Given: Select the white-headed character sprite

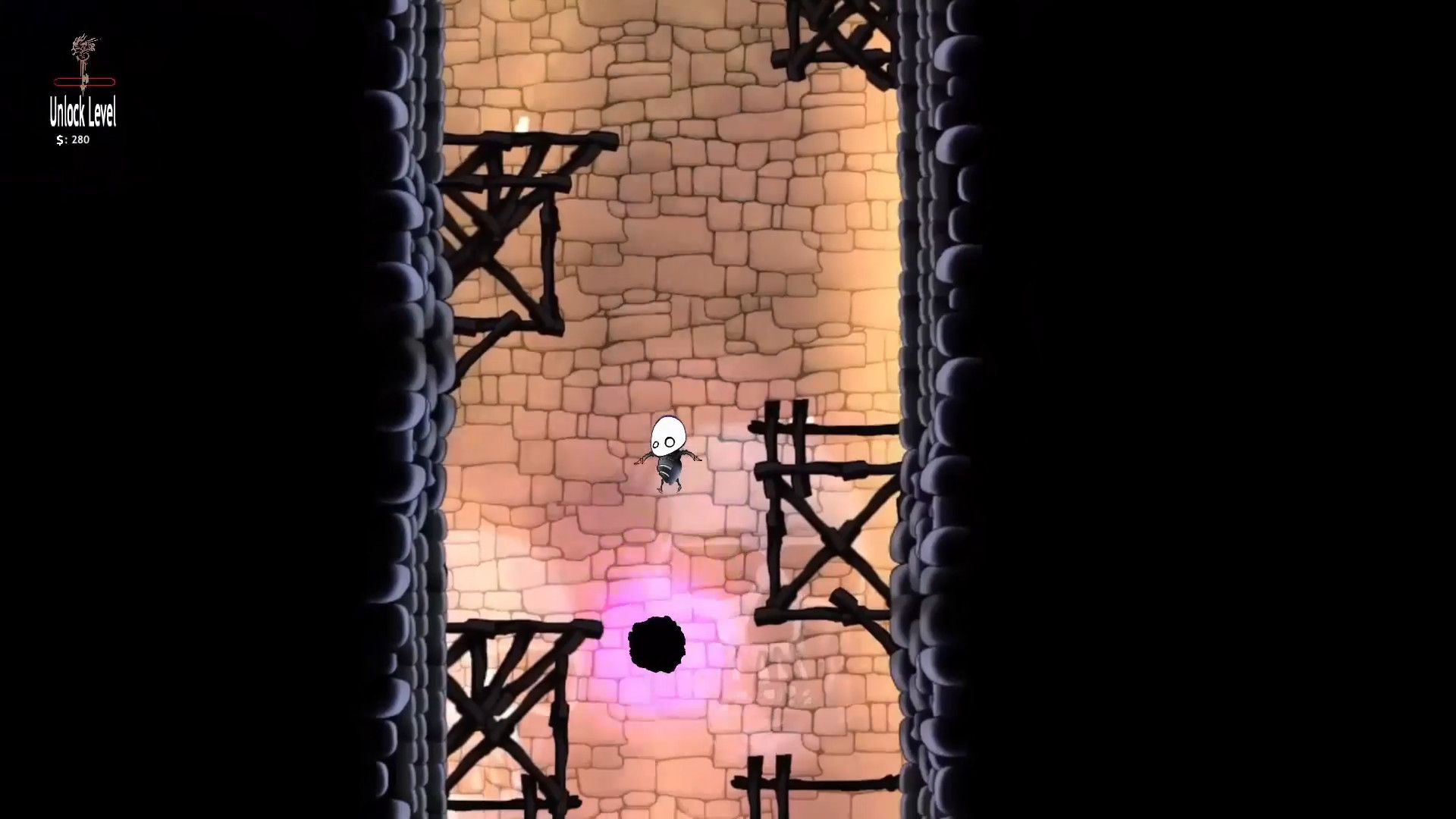Looking at the screenshot, I should [666, 451].
